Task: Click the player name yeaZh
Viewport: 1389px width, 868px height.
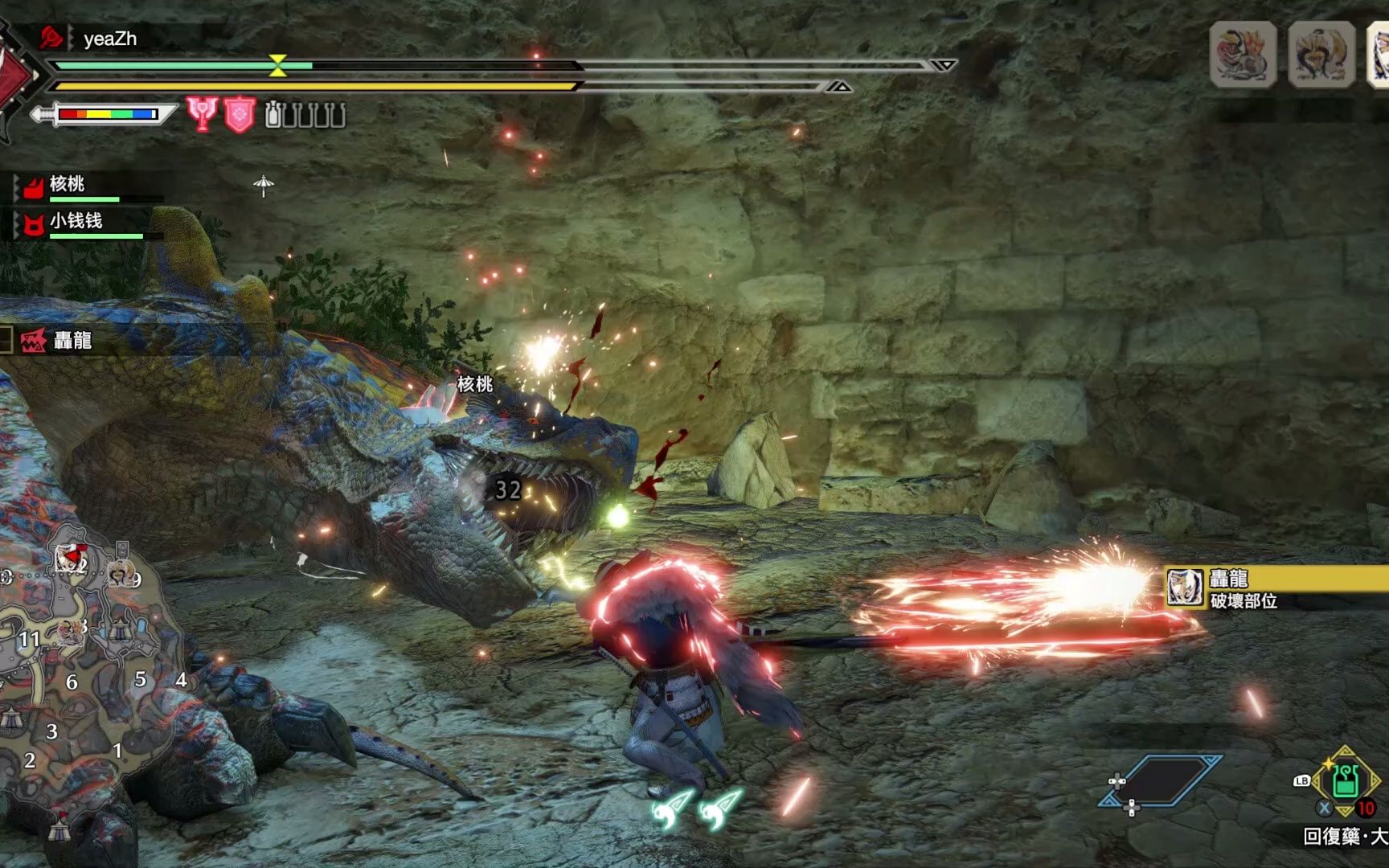Action: pyautogui.click(x=109, y=39)
